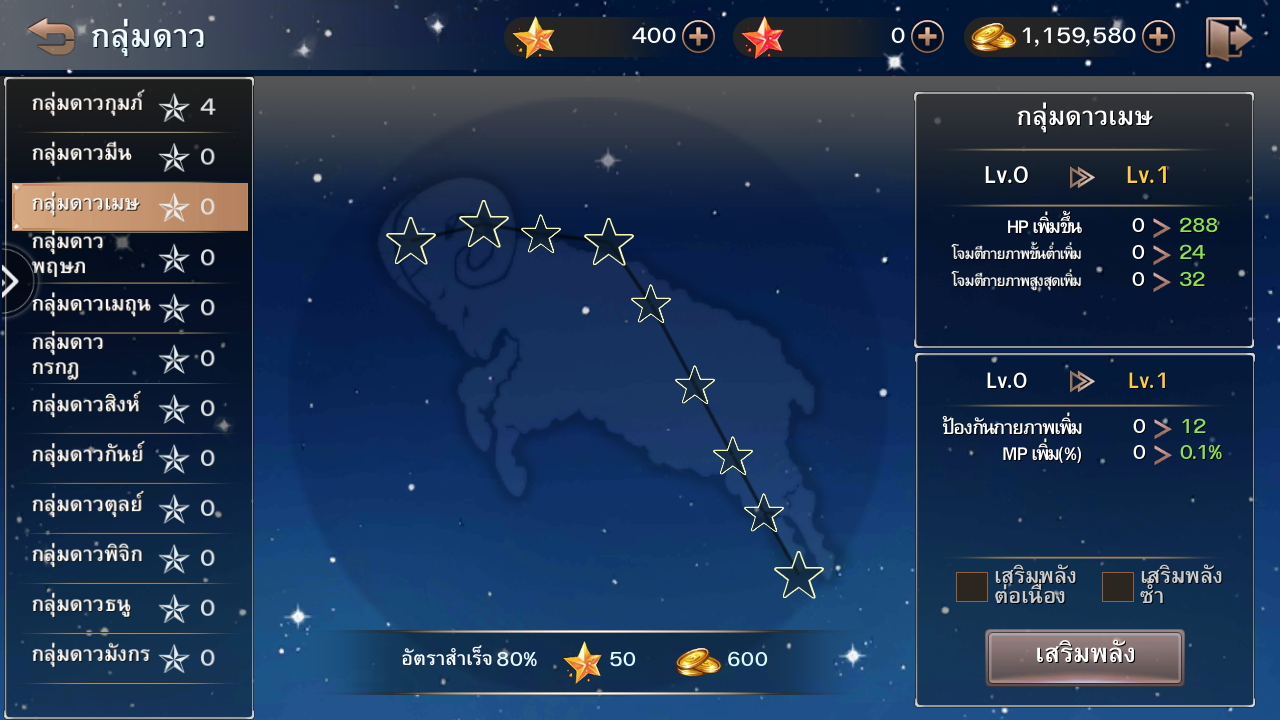This screenshot has width=1280, height=720.
Task: Click the เสริมพลัง enhance button
Action: (x=1085, y=656)
